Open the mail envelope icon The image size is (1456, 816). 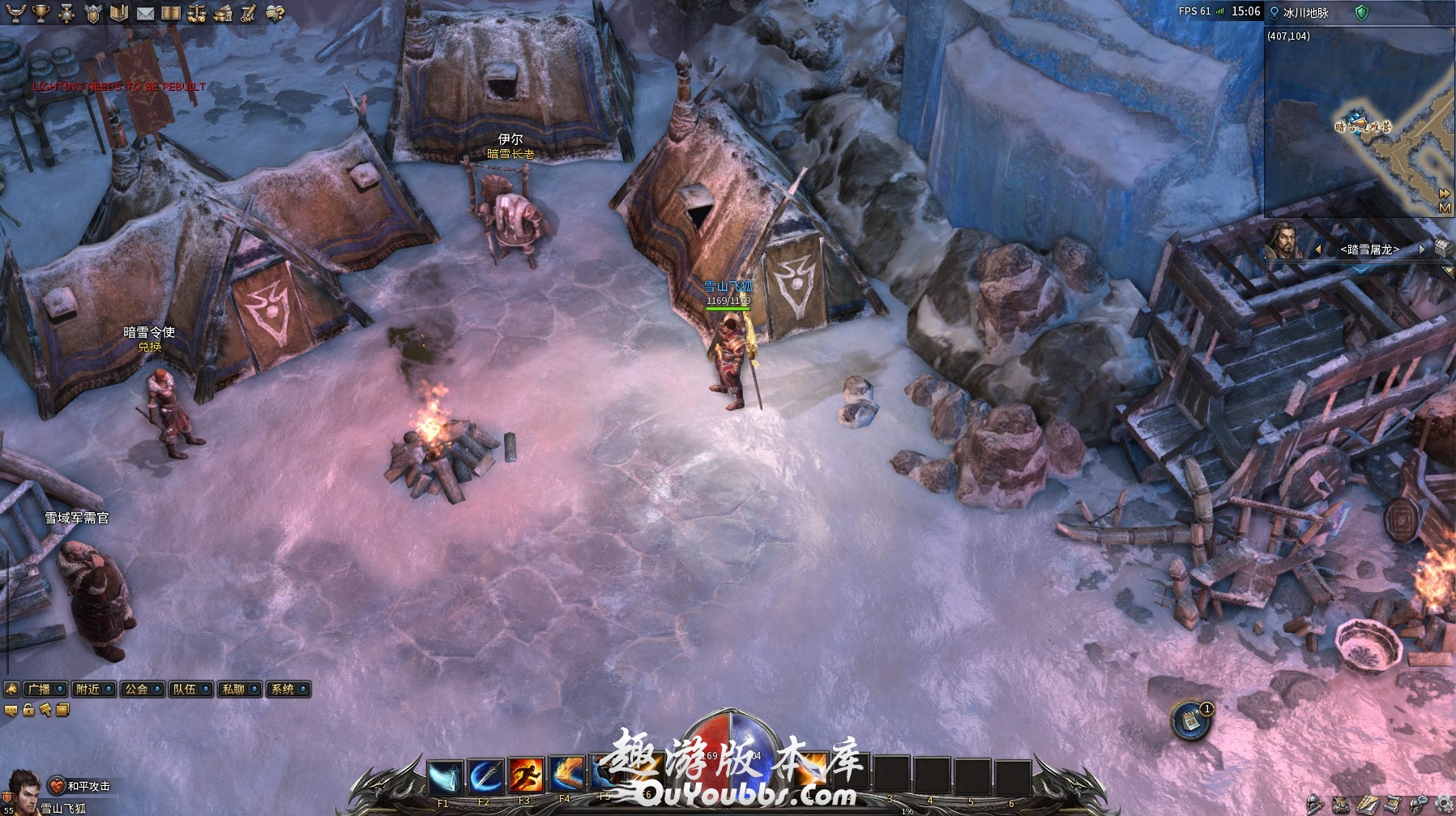145,13
